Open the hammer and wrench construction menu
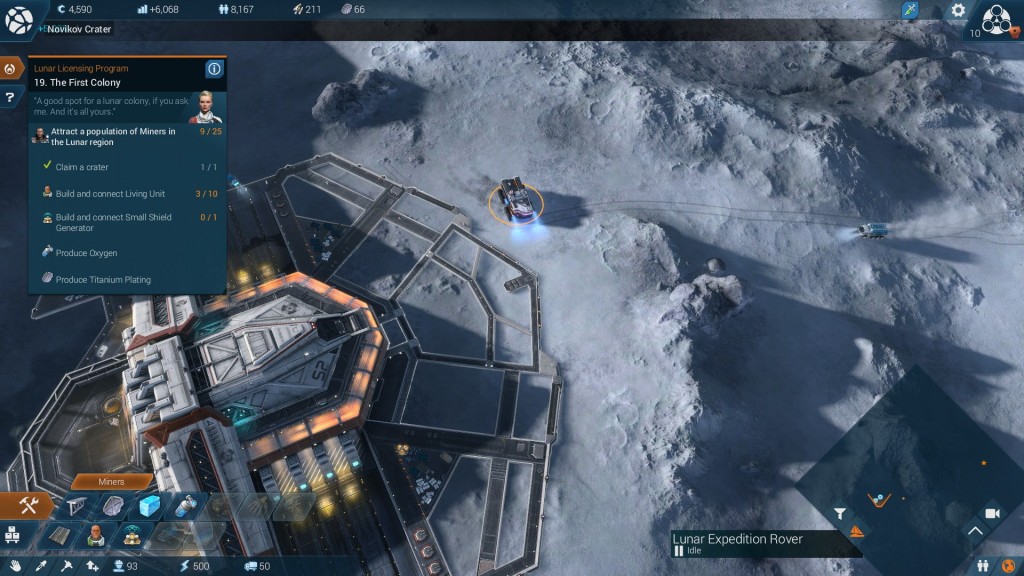This screenshot has width=1024, height=576. 27,507
